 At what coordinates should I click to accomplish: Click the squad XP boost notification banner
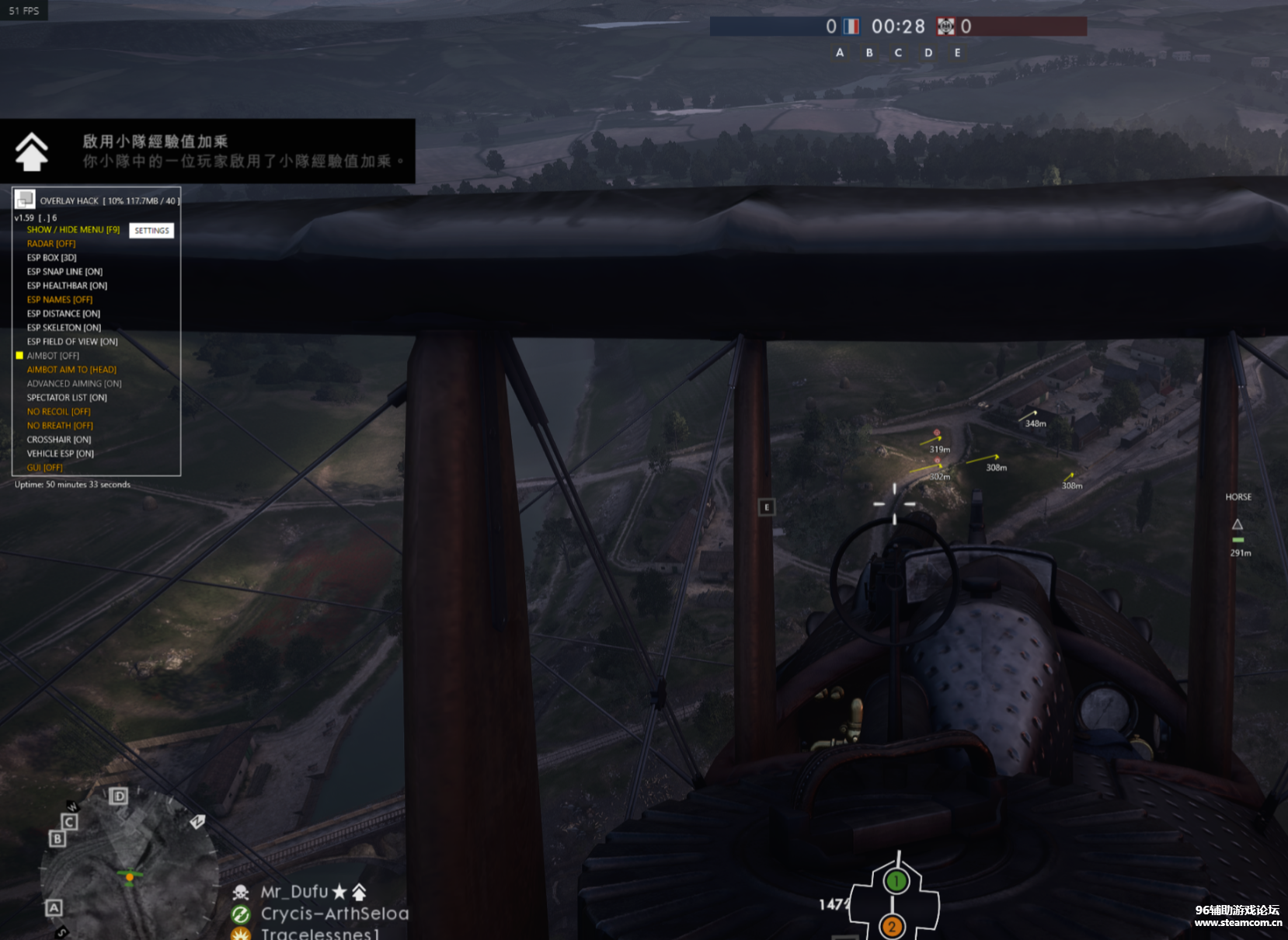208,151
